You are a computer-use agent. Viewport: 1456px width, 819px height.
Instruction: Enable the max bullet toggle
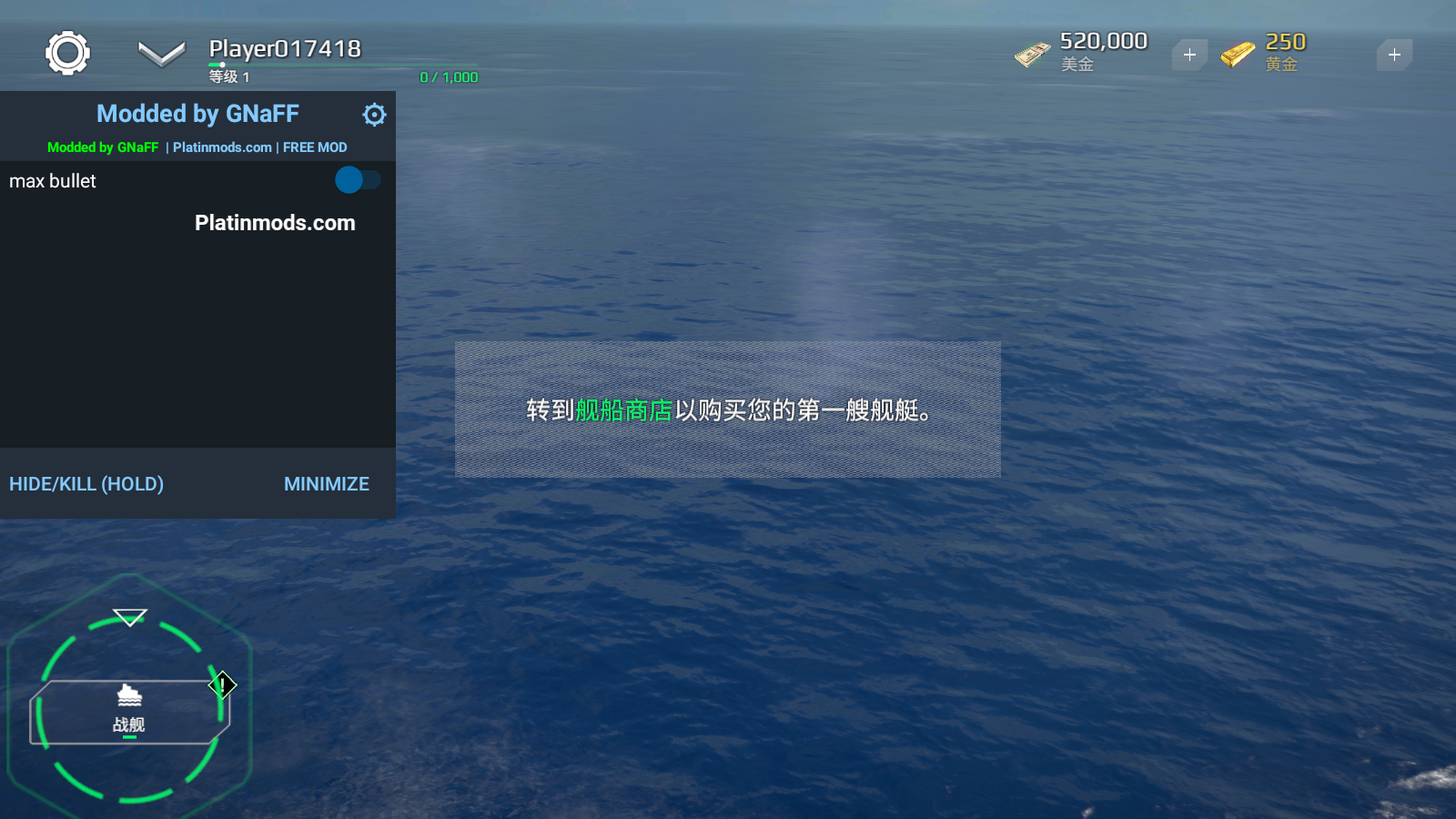357,181
